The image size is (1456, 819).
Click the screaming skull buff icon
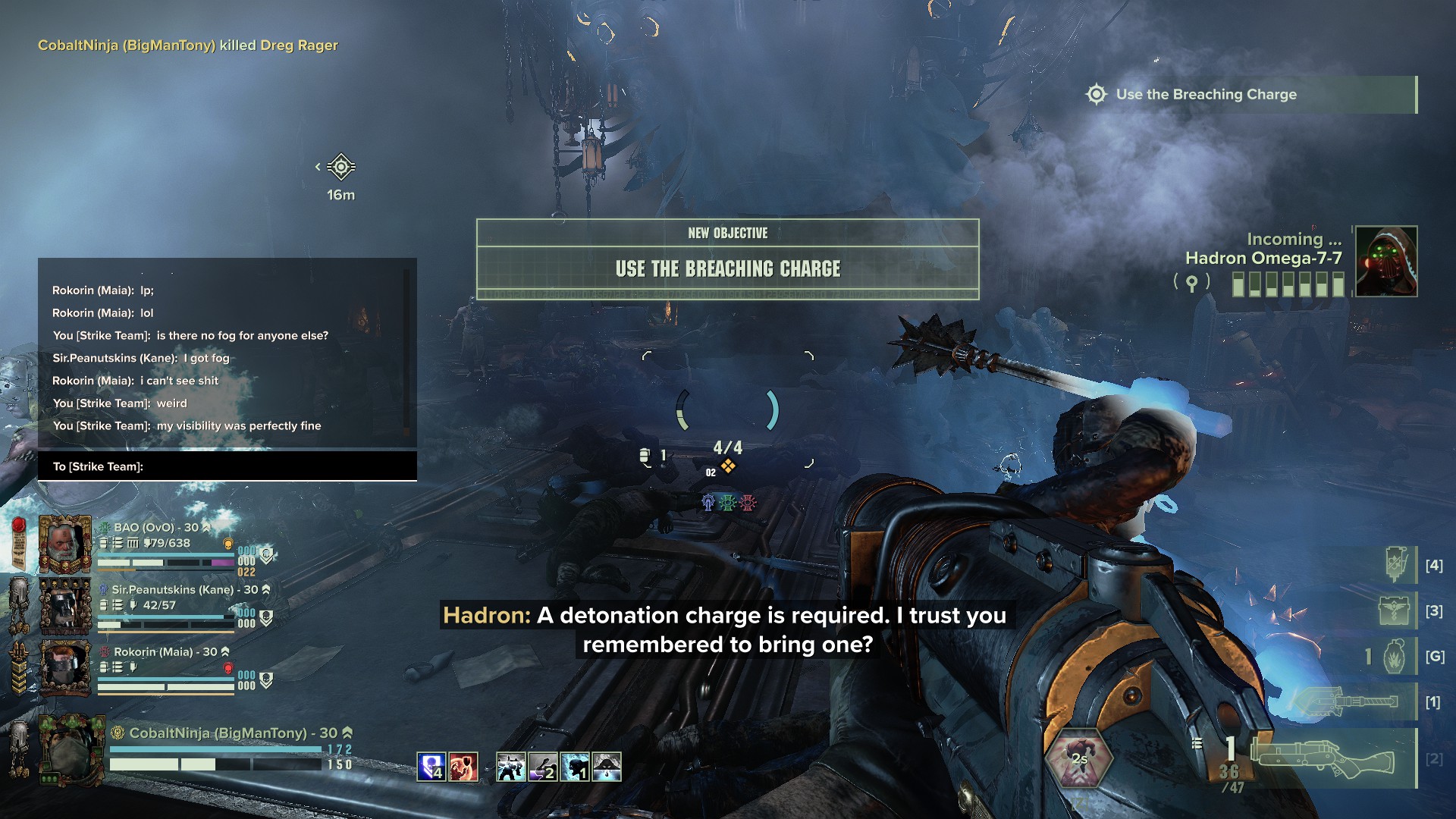(574, 767)
